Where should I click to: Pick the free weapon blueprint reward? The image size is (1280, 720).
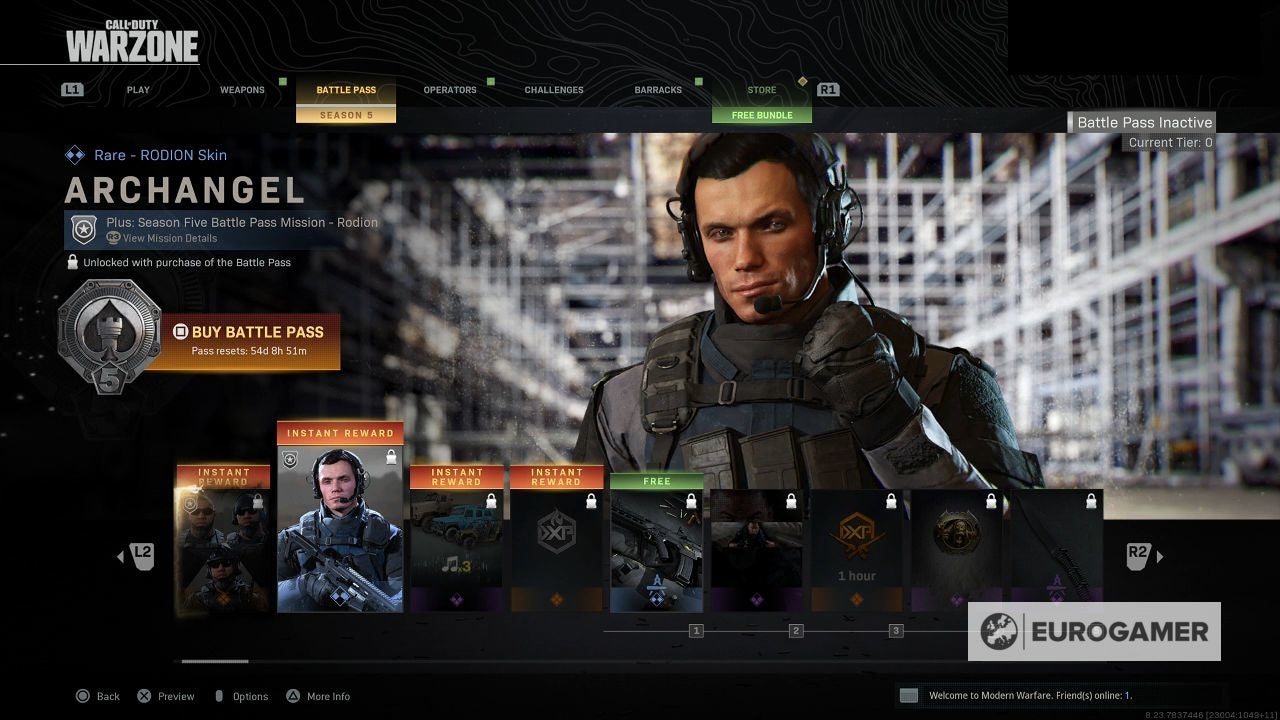(x=656, y=545)
